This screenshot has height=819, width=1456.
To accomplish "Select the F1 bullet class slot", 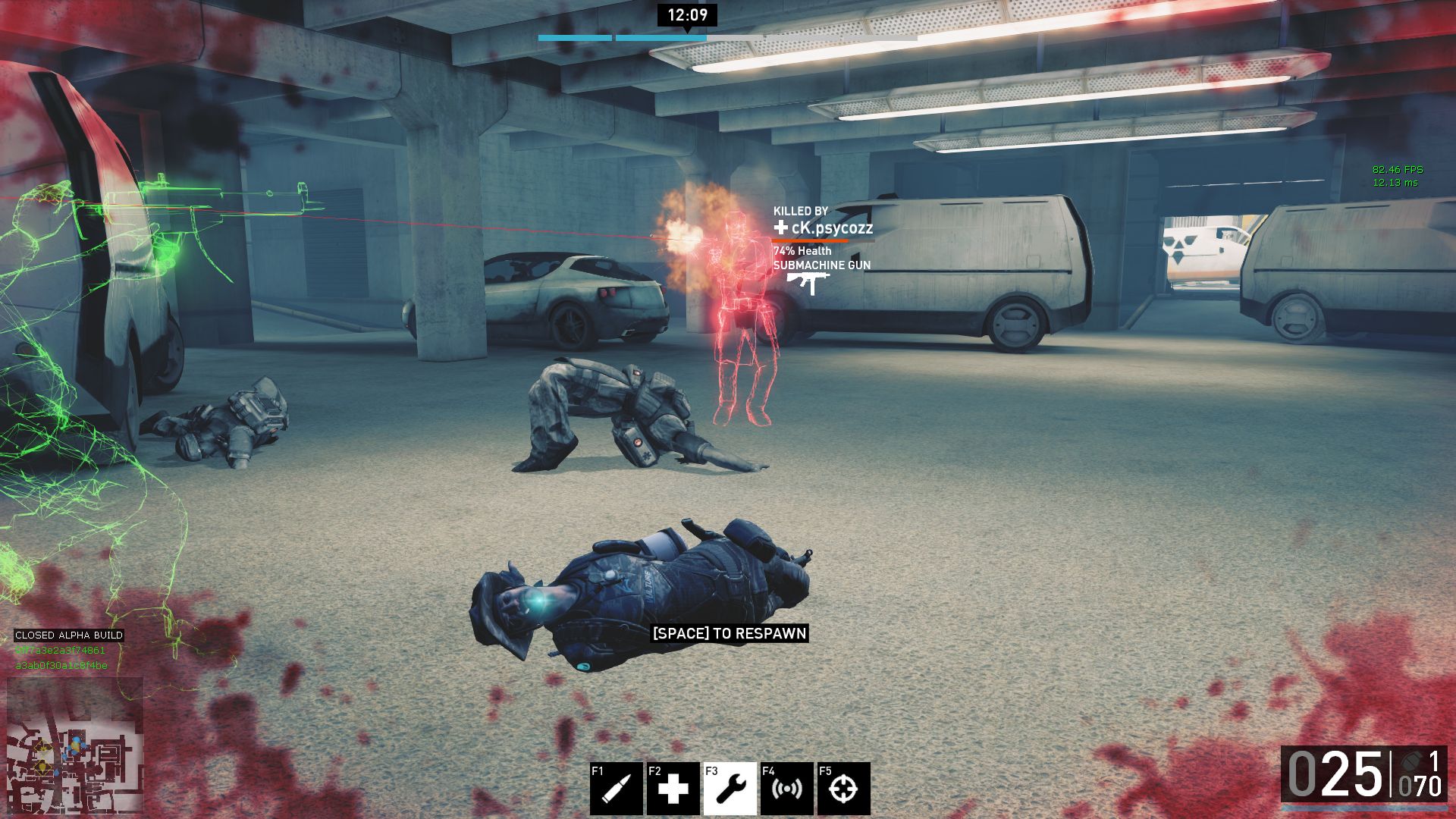I will (616, 789).
